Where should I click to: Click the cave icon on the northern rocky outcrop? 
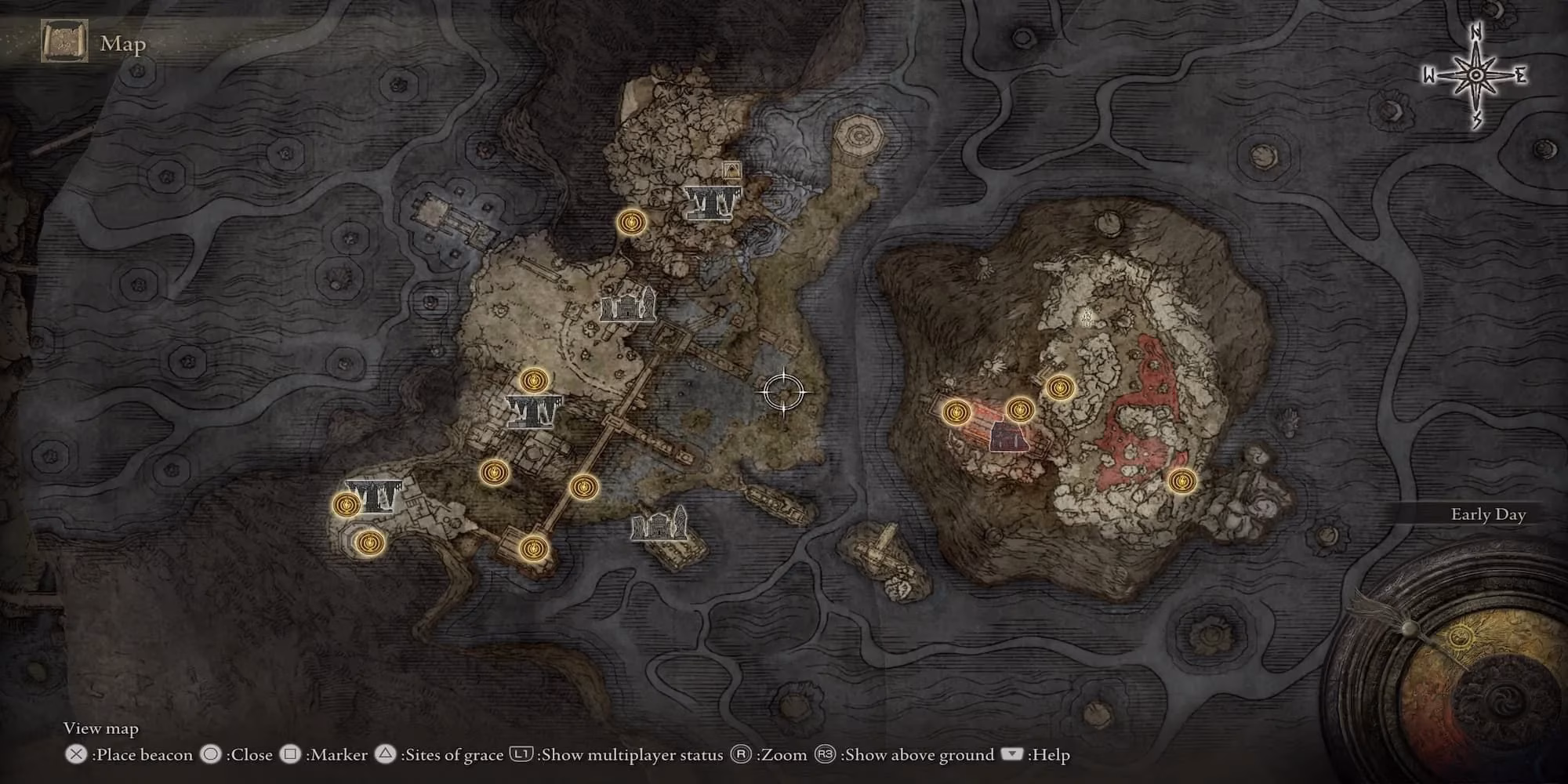point(712,201)
